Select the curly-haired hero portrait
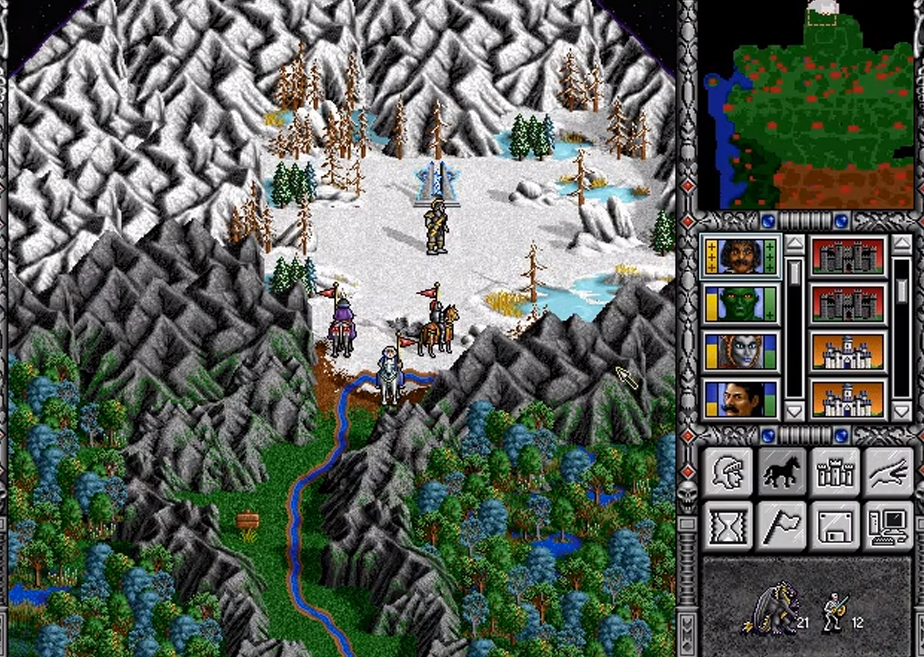This screenshot has height=657, width=924. point(740,256)
